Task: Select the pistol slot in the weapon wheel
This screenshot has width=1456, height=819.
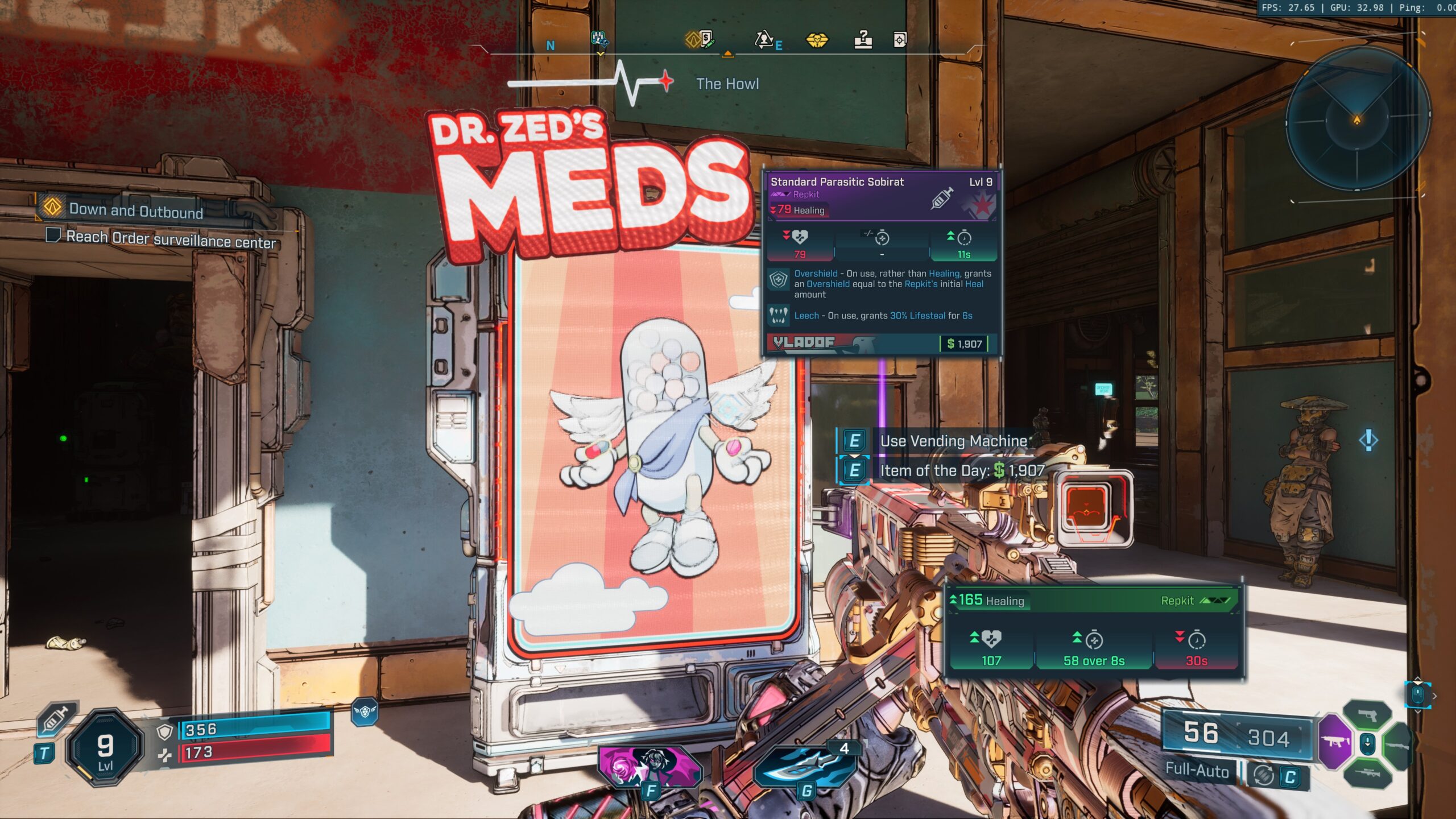Action: (1367, 715)
